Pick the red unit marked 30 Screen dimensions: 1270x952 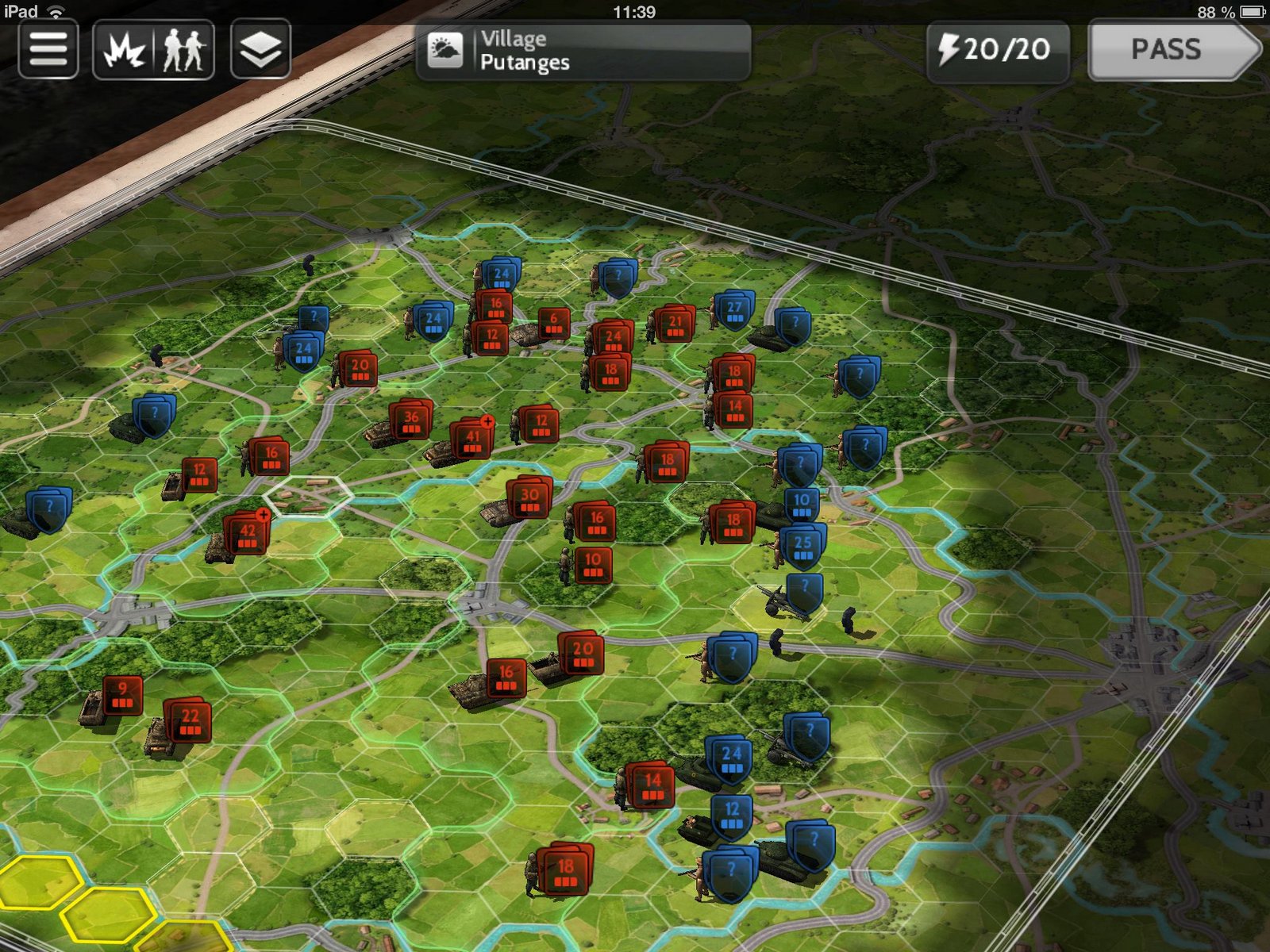tap(529, 498)
